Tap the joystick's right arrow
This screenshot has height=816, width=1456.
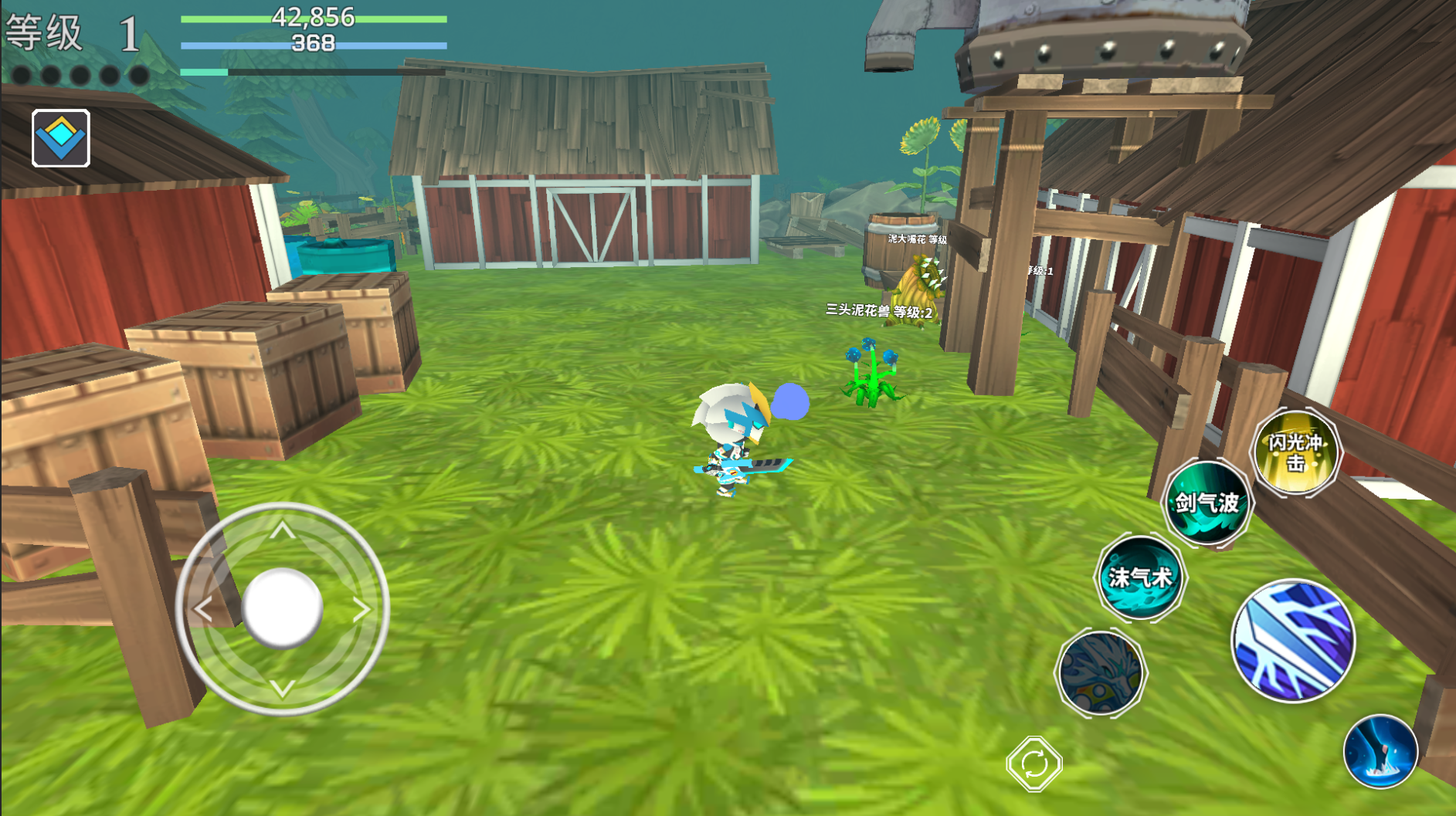361,610
